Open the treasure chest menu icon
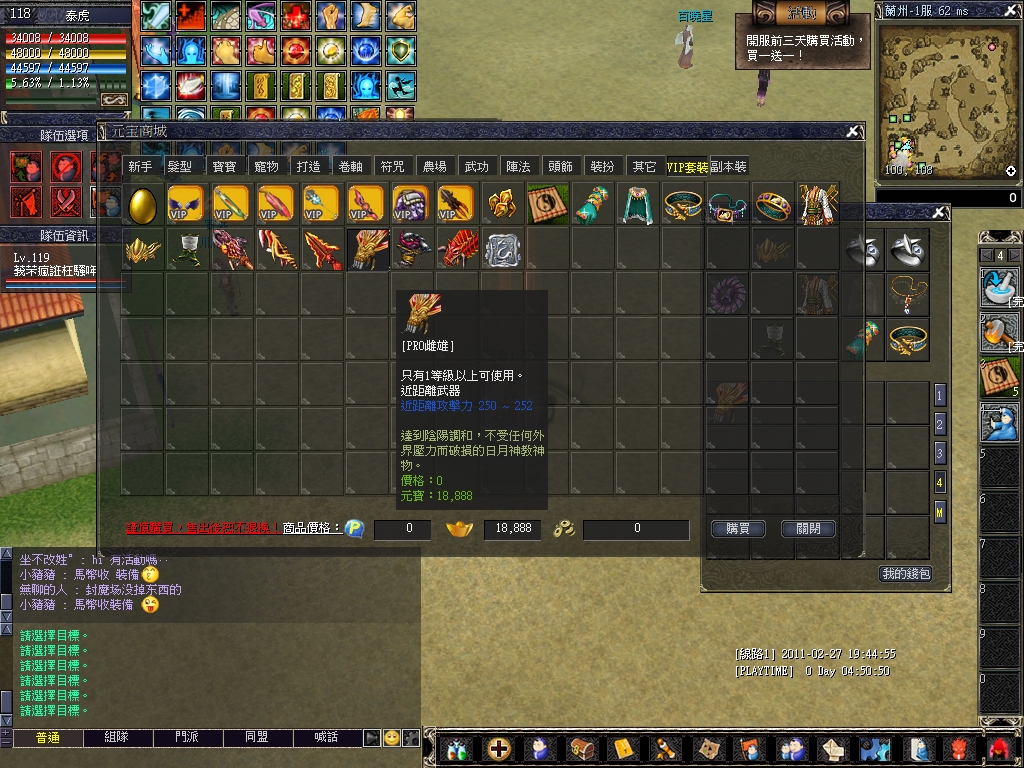Image resolution: width=1024 pixels, height=768 pixels. coord(582,748)
